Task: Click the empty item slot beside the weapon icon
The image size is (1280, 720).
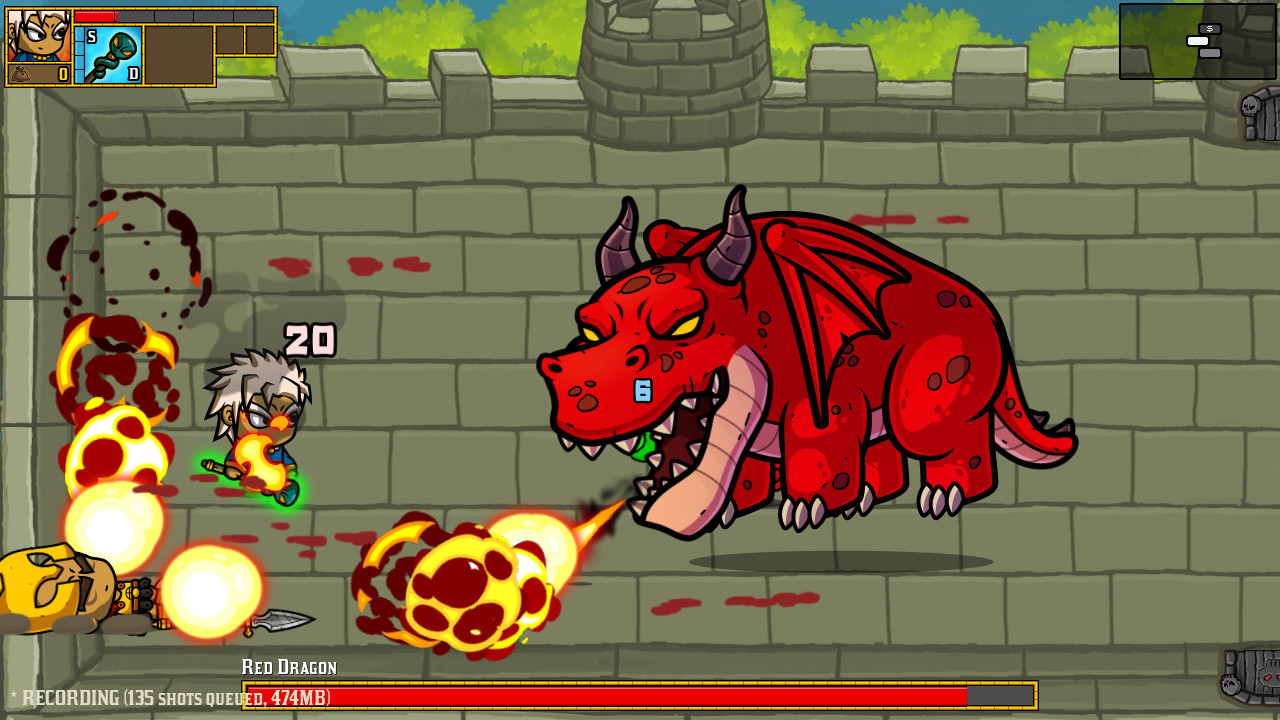Action: click(x=180, y=55)
